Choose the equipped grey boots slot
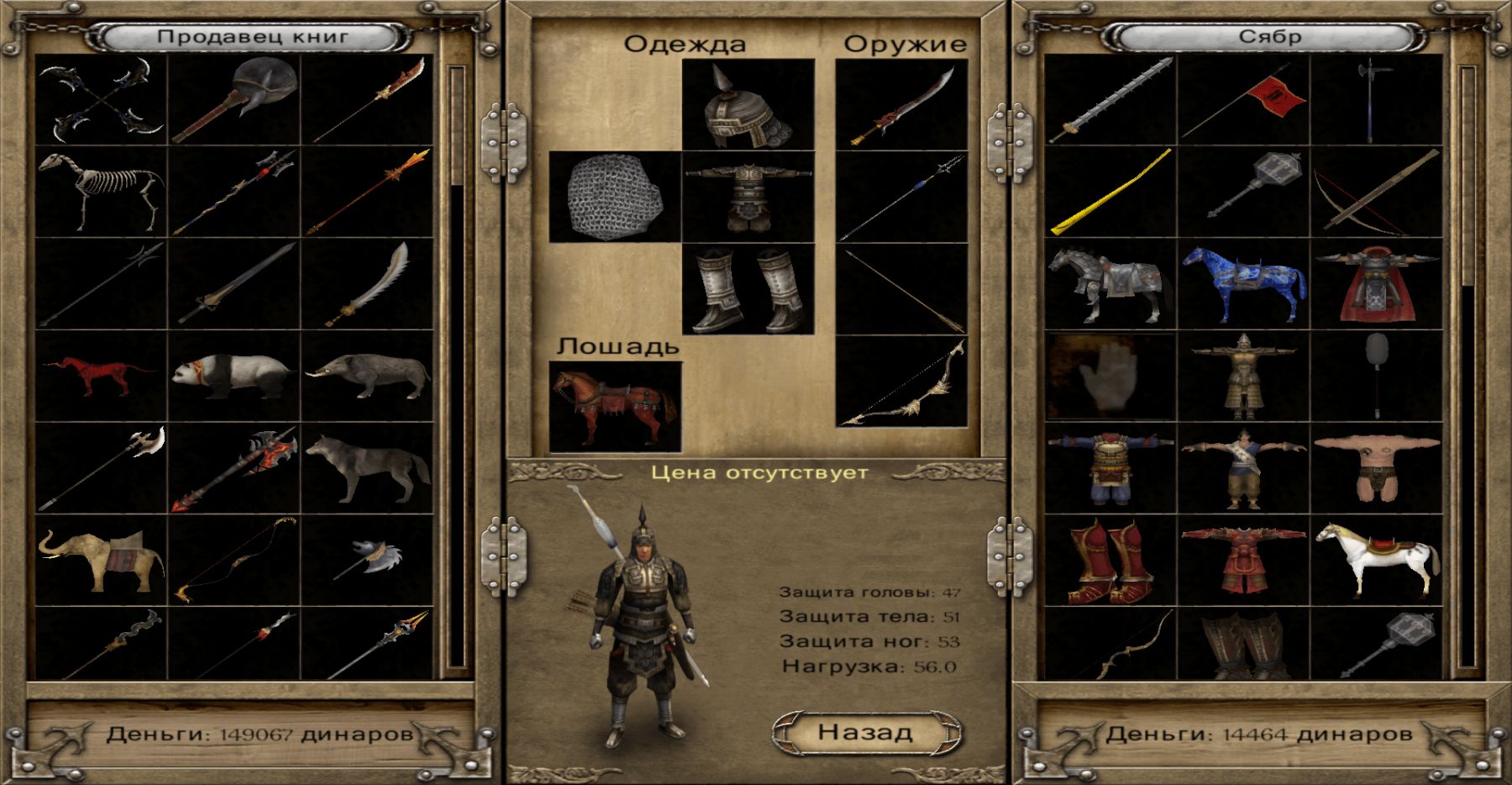This screenshot has width=1512, height=785. click(748, 289)
